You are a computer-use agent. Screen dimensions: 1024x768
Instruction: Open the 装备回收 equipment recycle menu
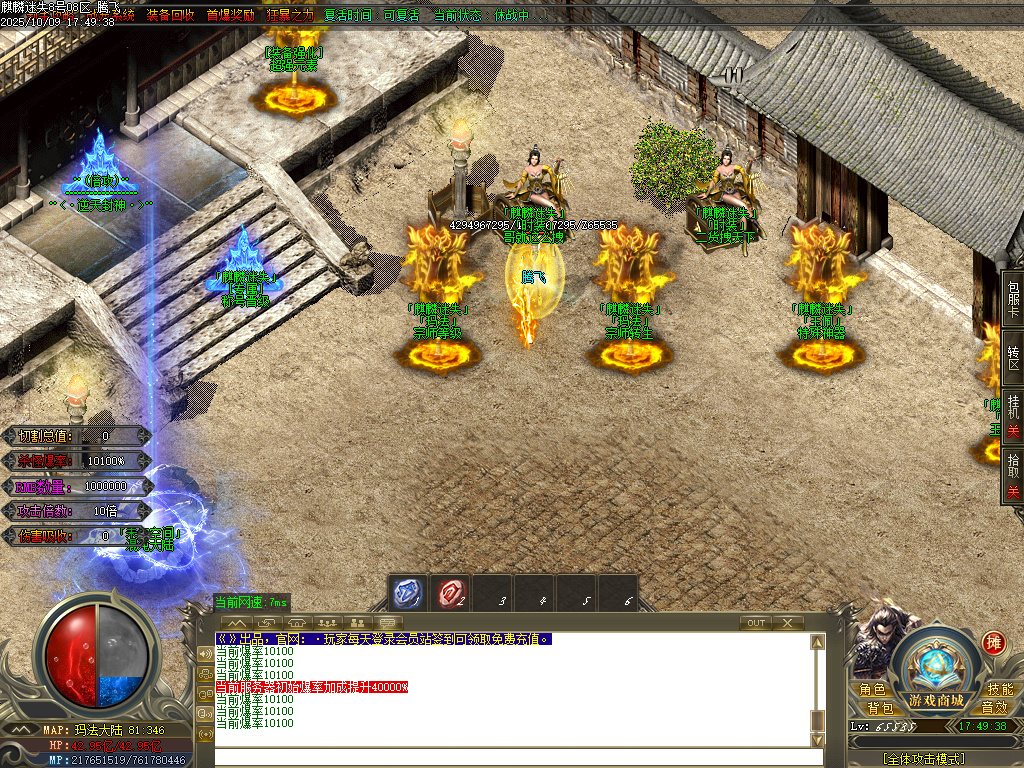pyautogui.click(x=171, y=15)
